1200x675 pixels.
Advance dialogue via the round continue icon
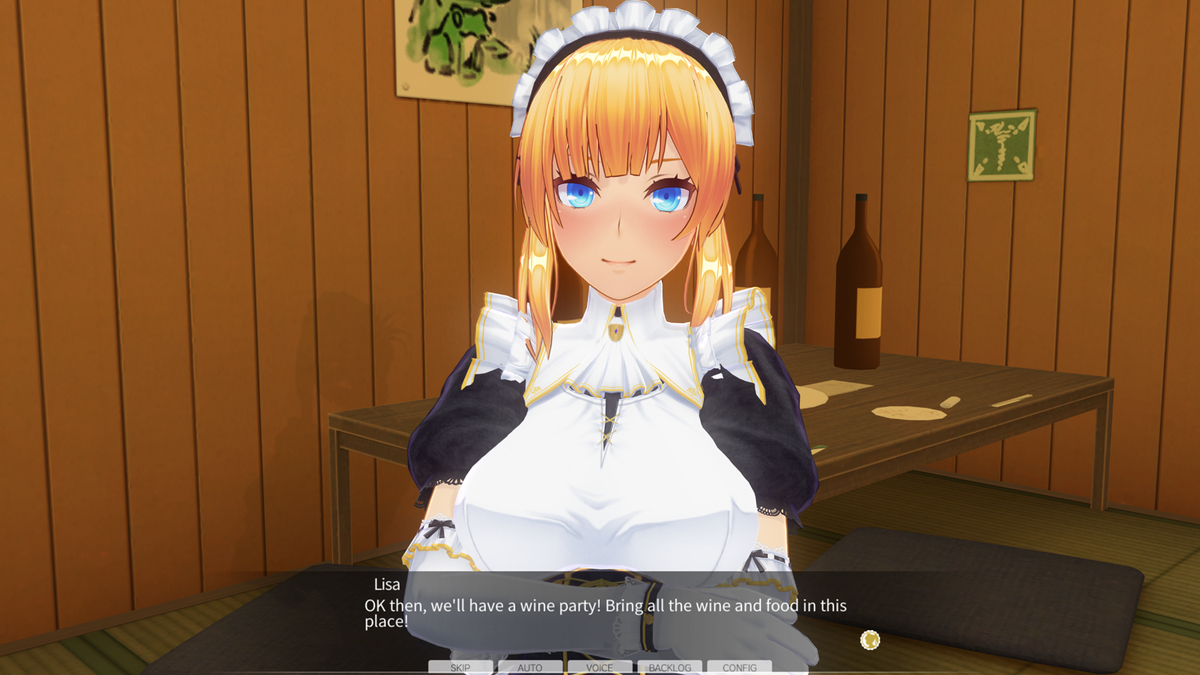(870, 639)
